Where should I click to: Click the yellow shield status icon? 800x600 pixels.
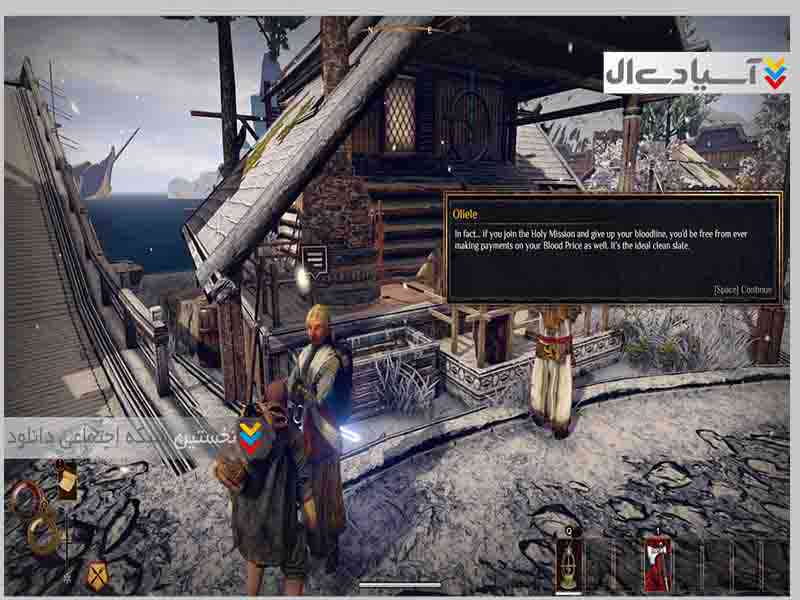tap(97, 573)
